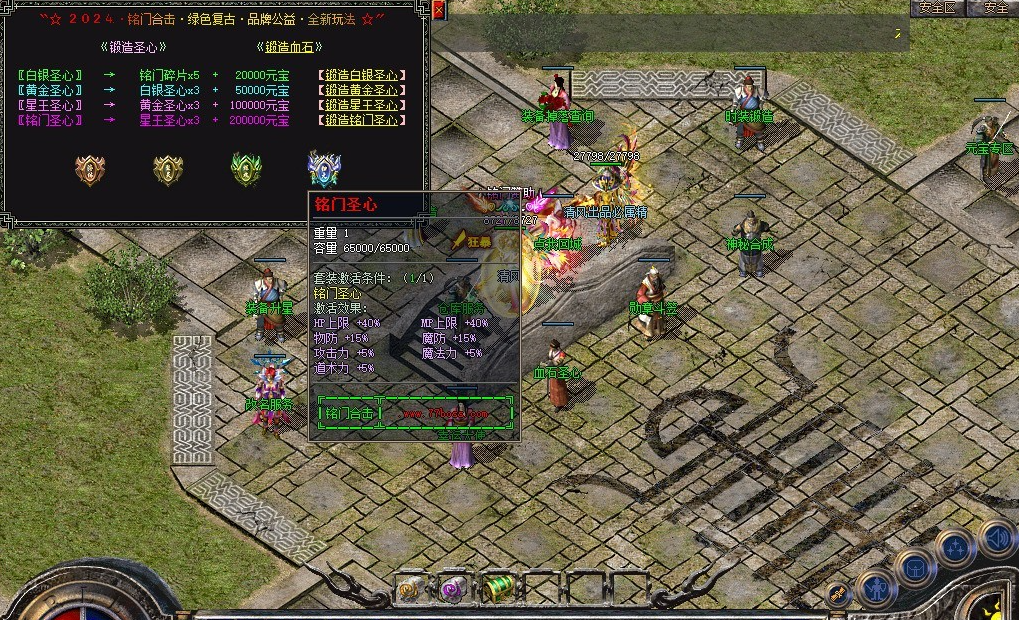Select the 锻造铭门圣心 option

(362, 120)
